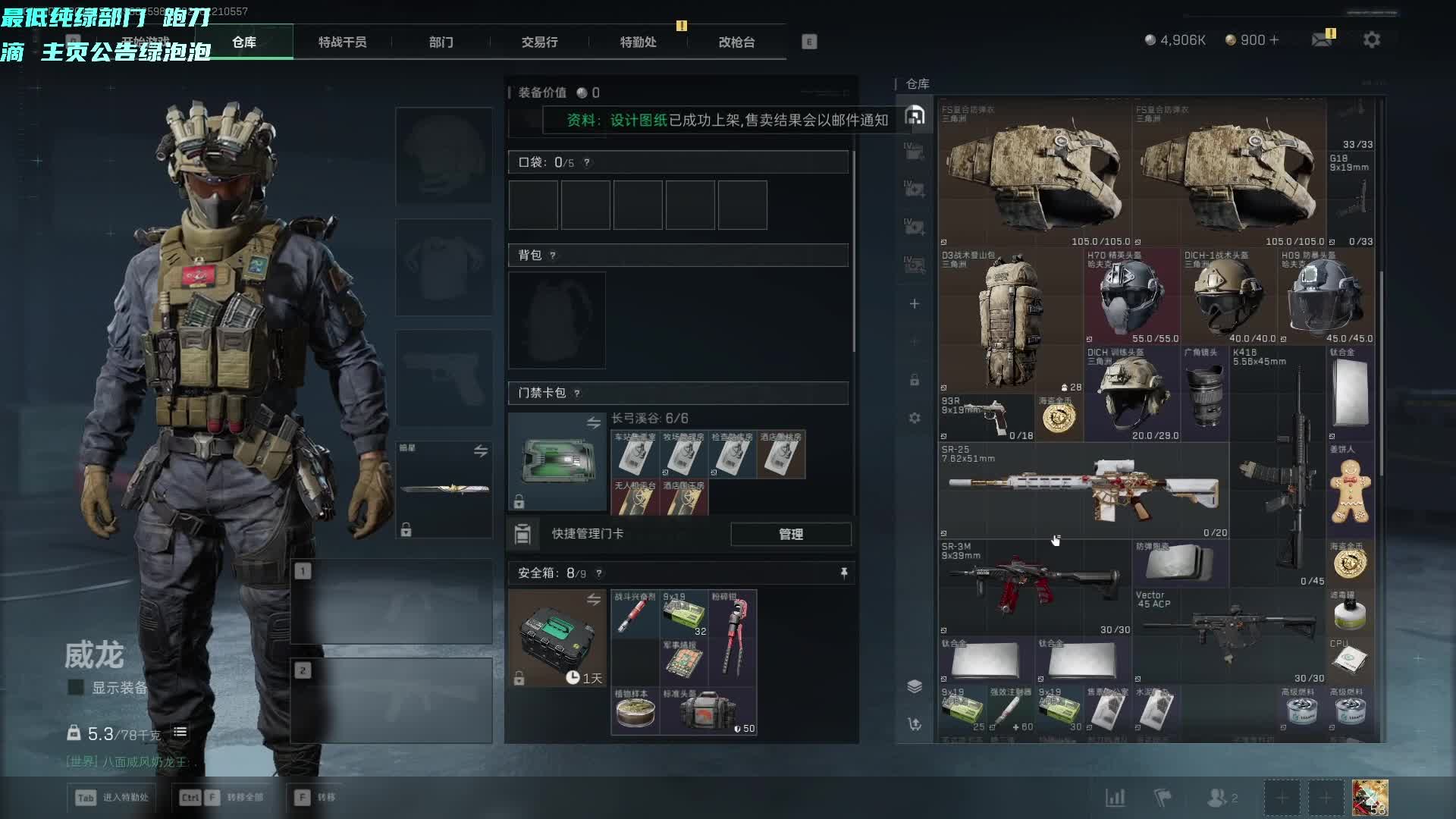Viewport: 1456px width, 819px height.
Task: Switch to the 部门 tab
Action: 441,42
